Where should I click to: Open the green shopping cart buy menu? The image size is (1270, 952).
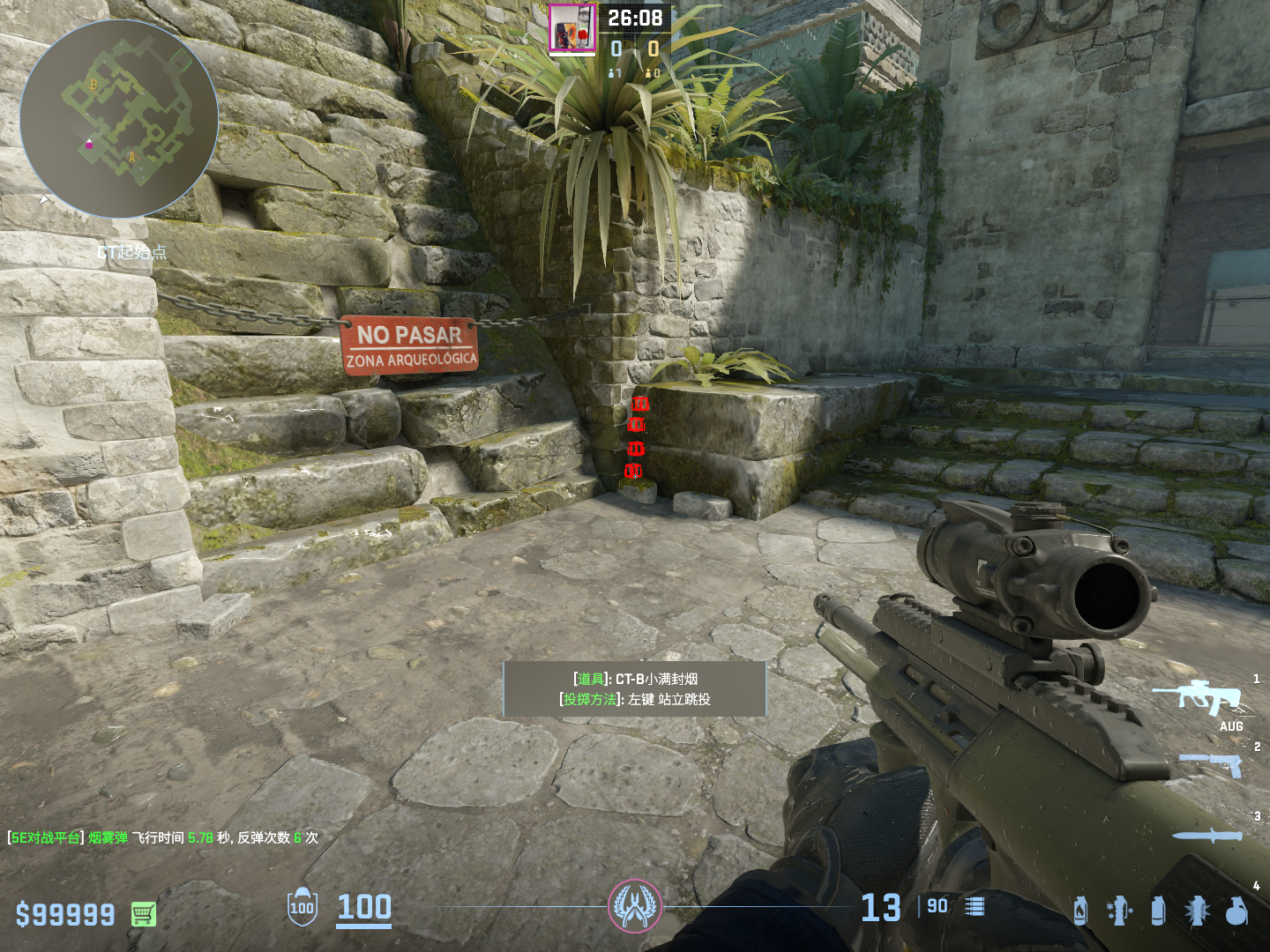144,914
